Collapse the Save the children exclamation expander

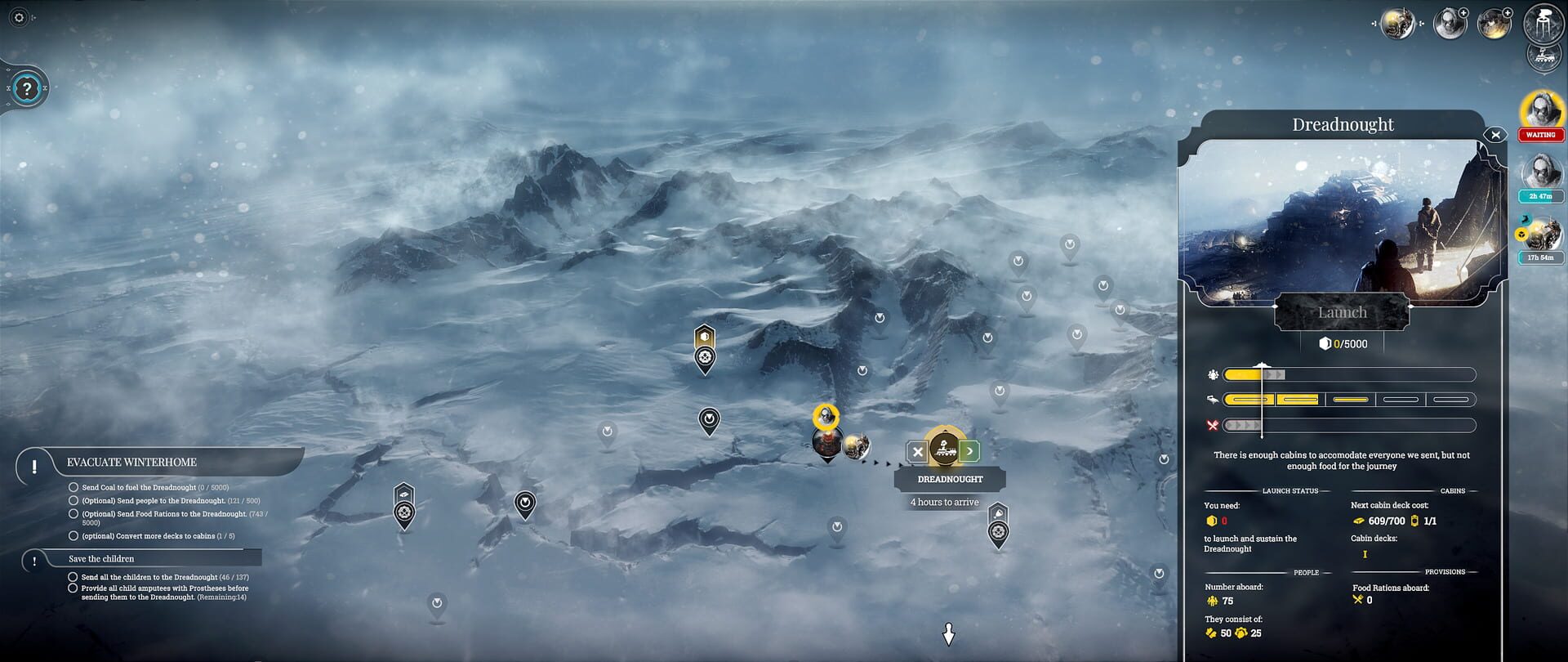pos(33,561)
